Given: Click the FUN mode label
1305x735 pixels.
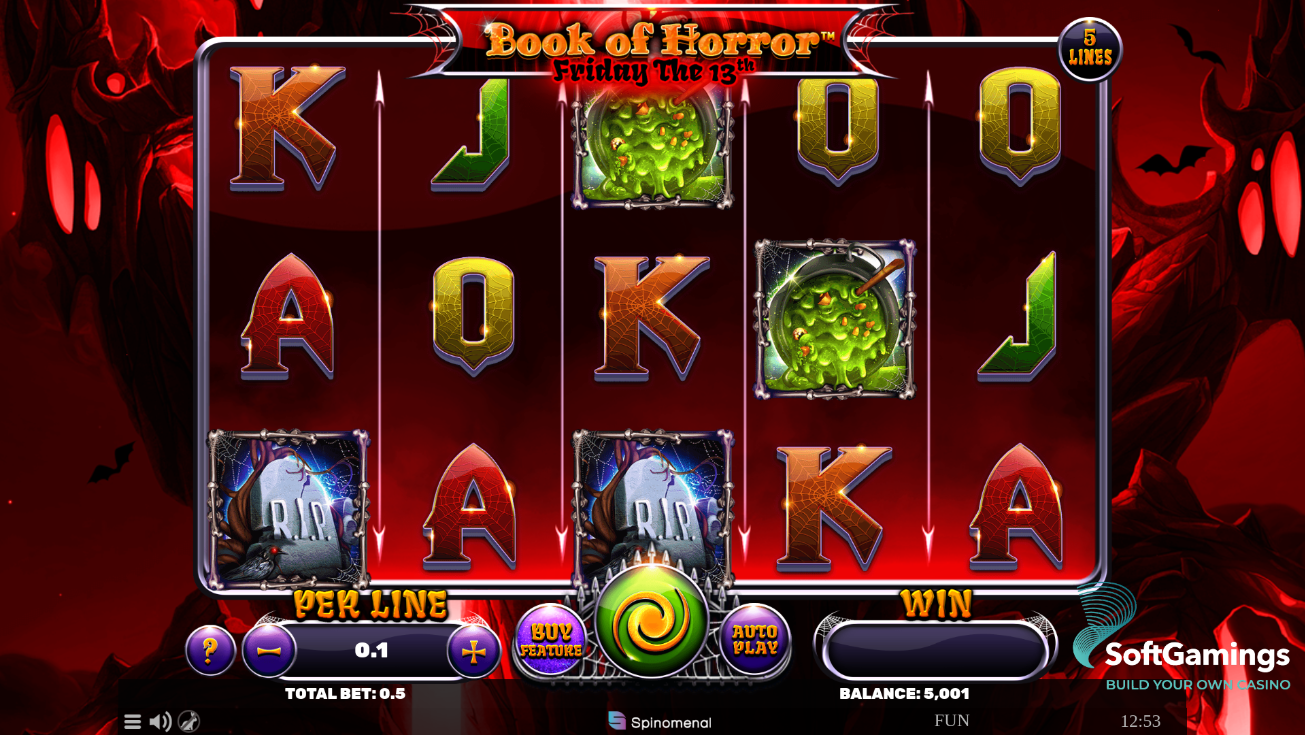Looking at the screenshot, I should coord(953,719).
